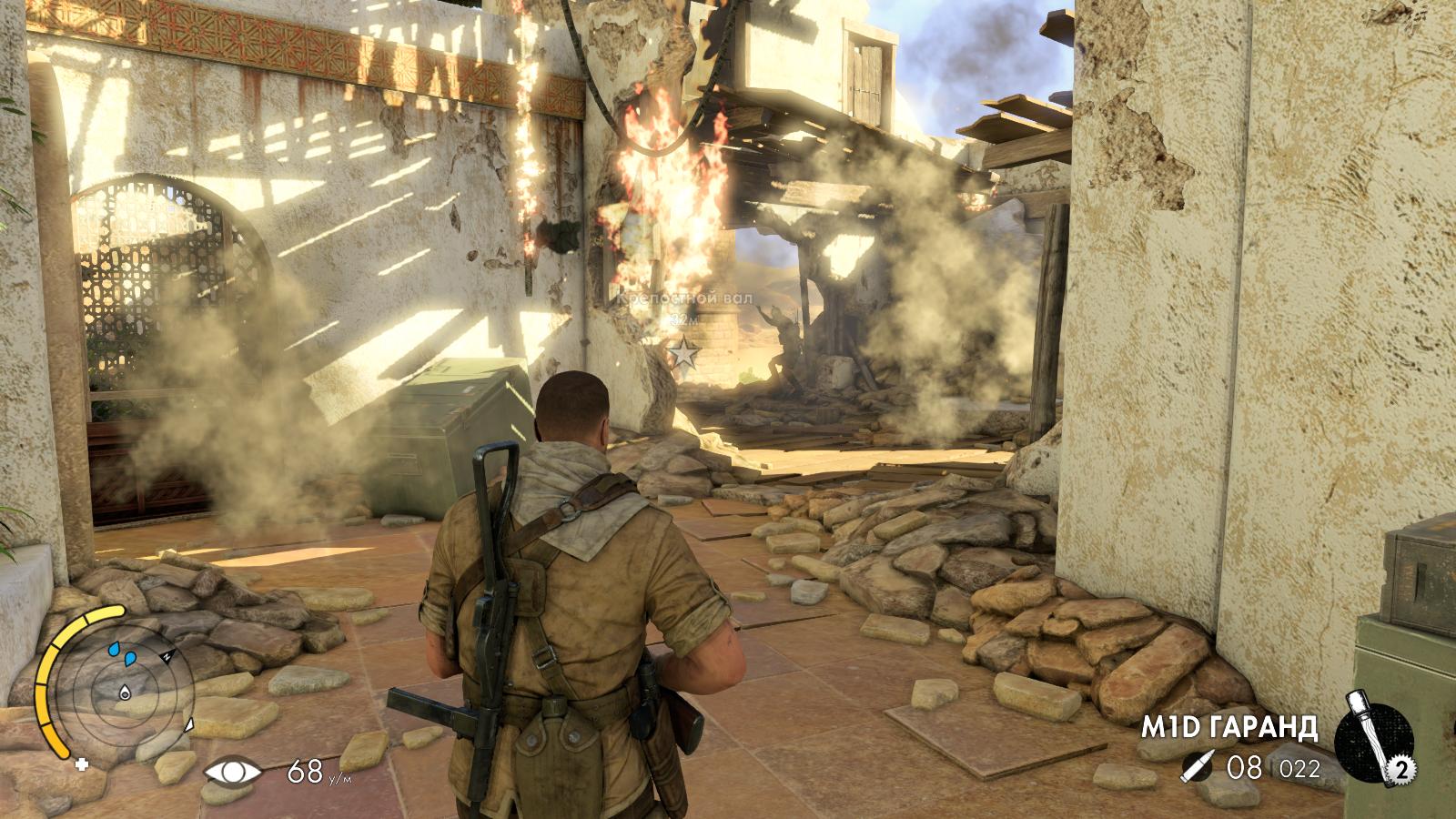
Task: Click the eye visibility indicator icon
Action: tap(232, 773)
